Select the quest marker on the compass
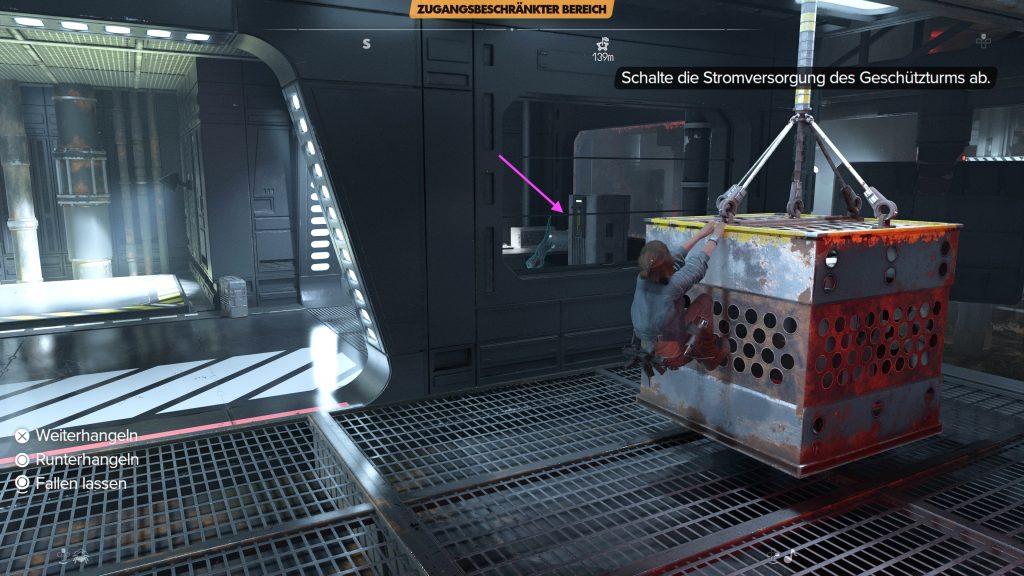Screen dimensions: 1024x576 (602, 44)
